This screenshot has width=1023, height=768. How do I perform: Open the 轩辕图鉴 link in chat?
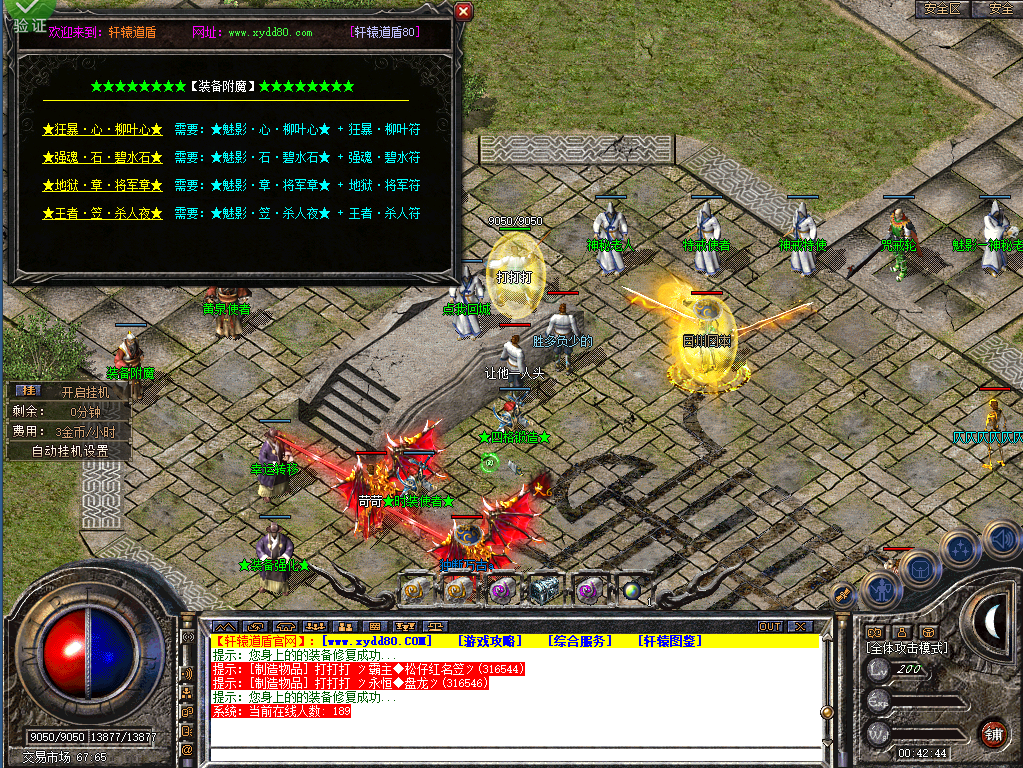[670, 640]
